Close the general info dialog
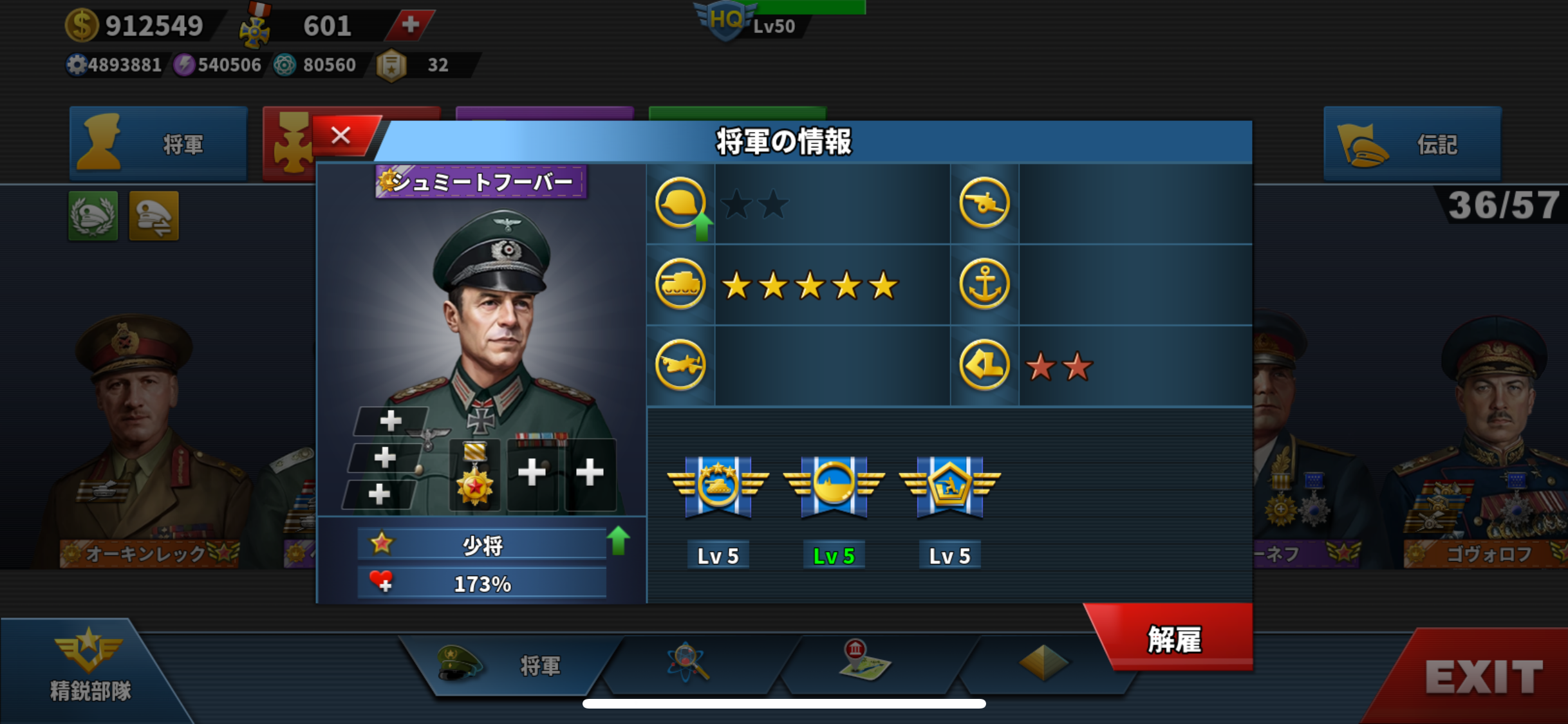 pyautogui.click(x=342, y=136)
